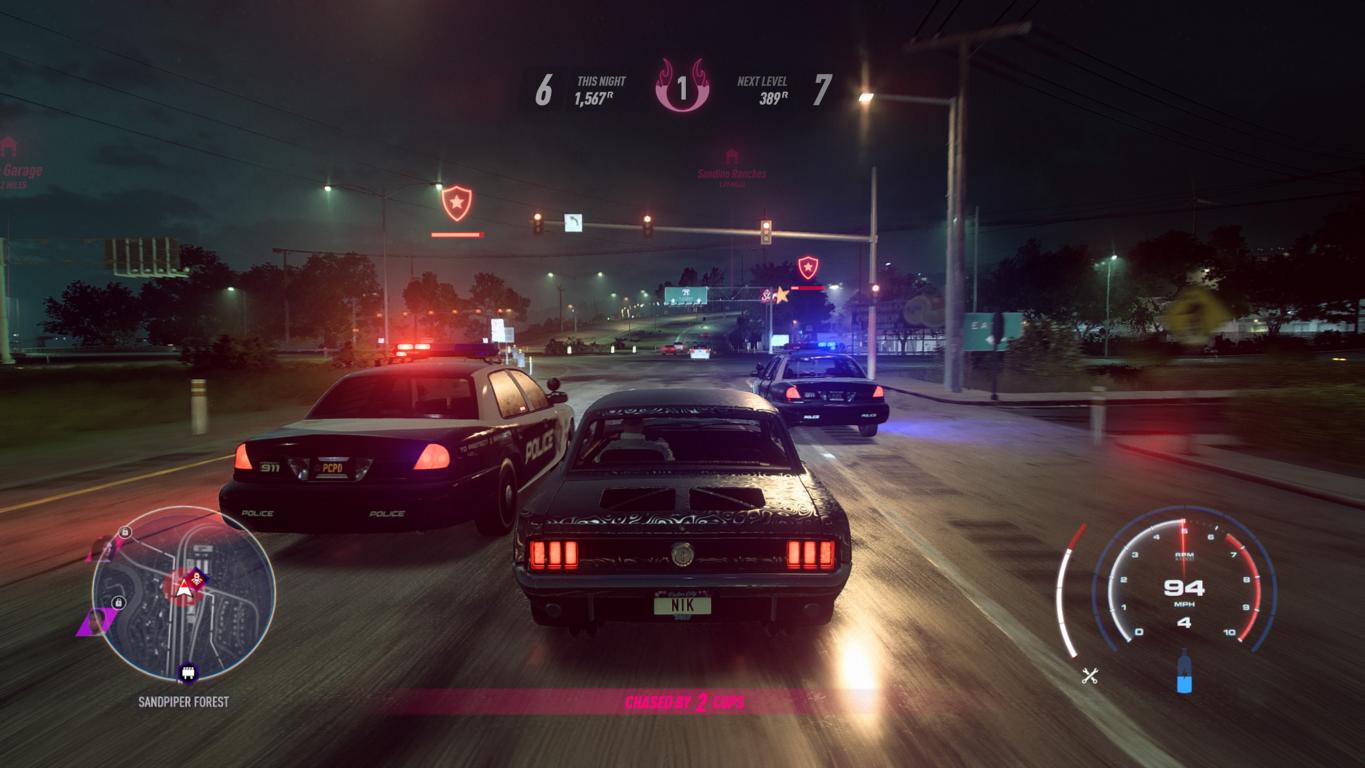This screenshot has width=1365, height=768.
Task: Click the Sandpiper Forest minimap
Action: tap(183, 593)
